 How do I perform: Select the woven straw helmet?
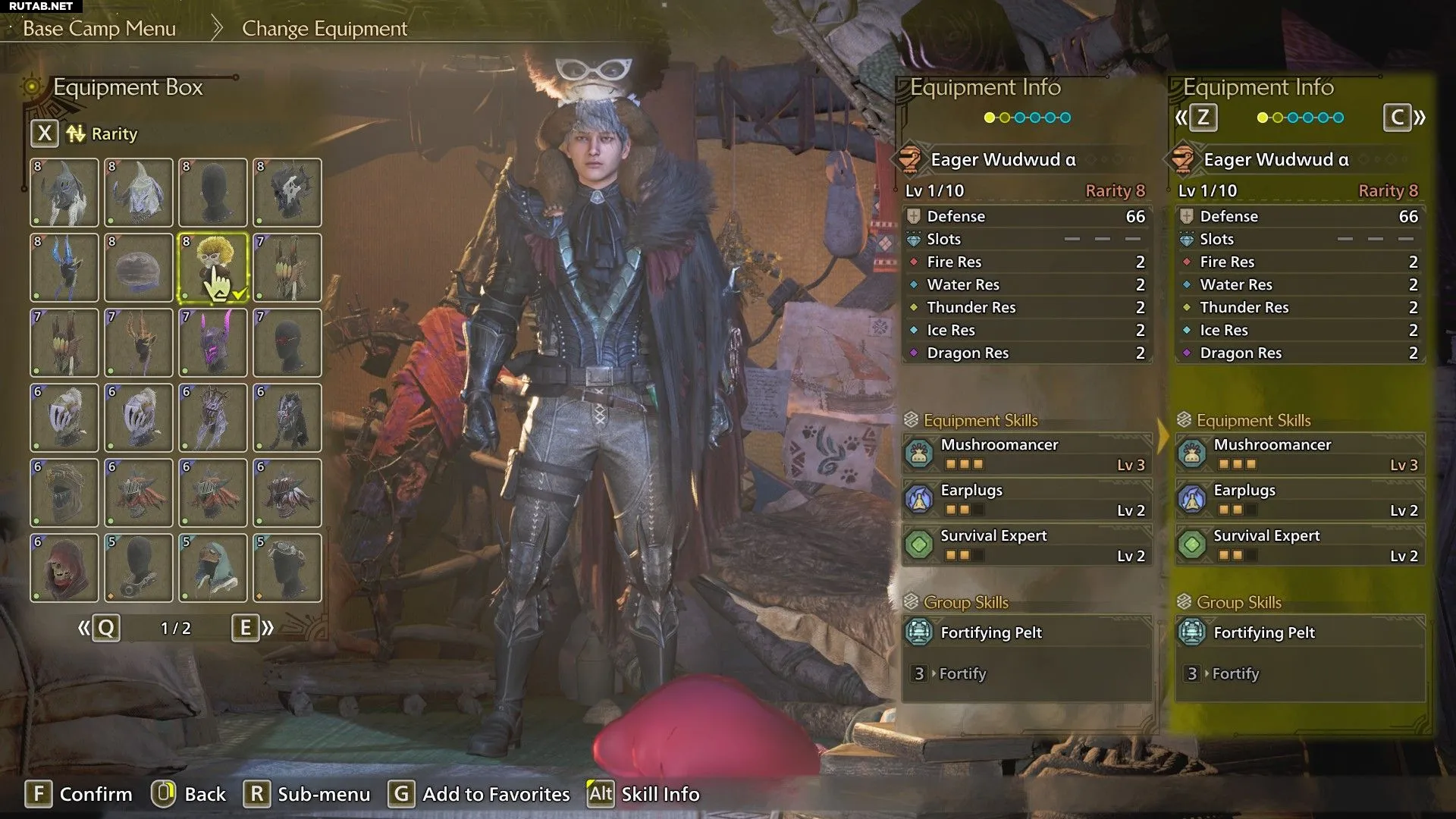coord(64,492)
